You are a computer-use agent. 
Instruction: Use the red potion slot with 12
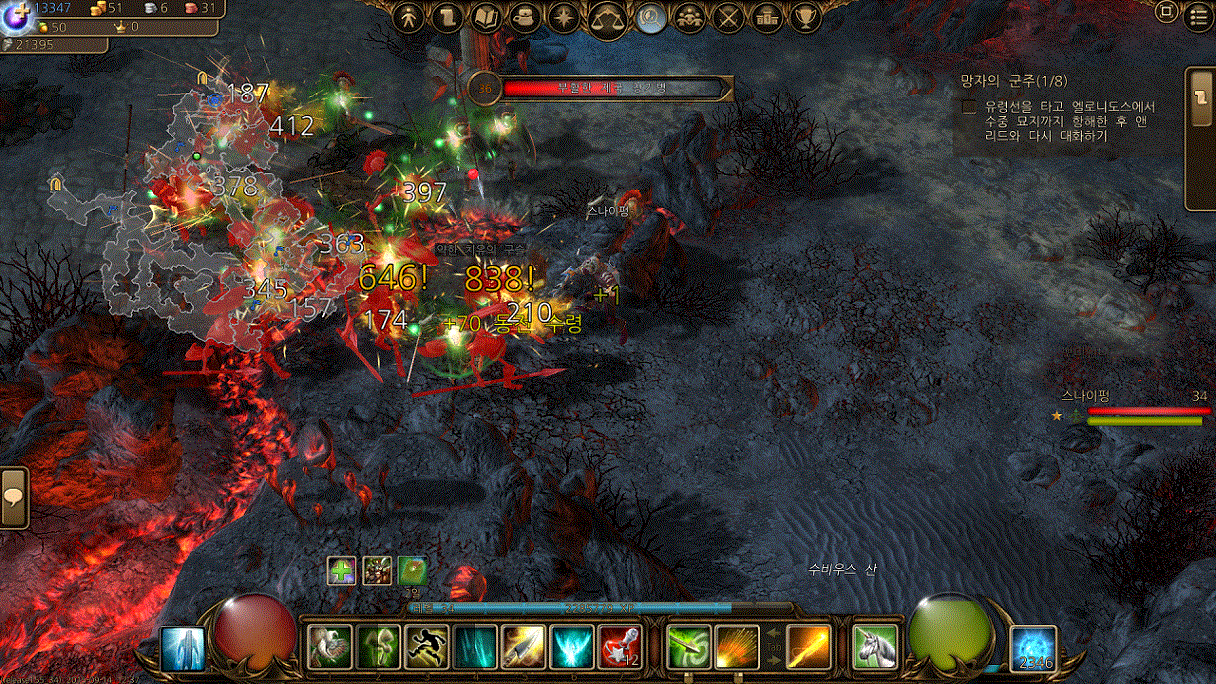[x=620, y=647]
